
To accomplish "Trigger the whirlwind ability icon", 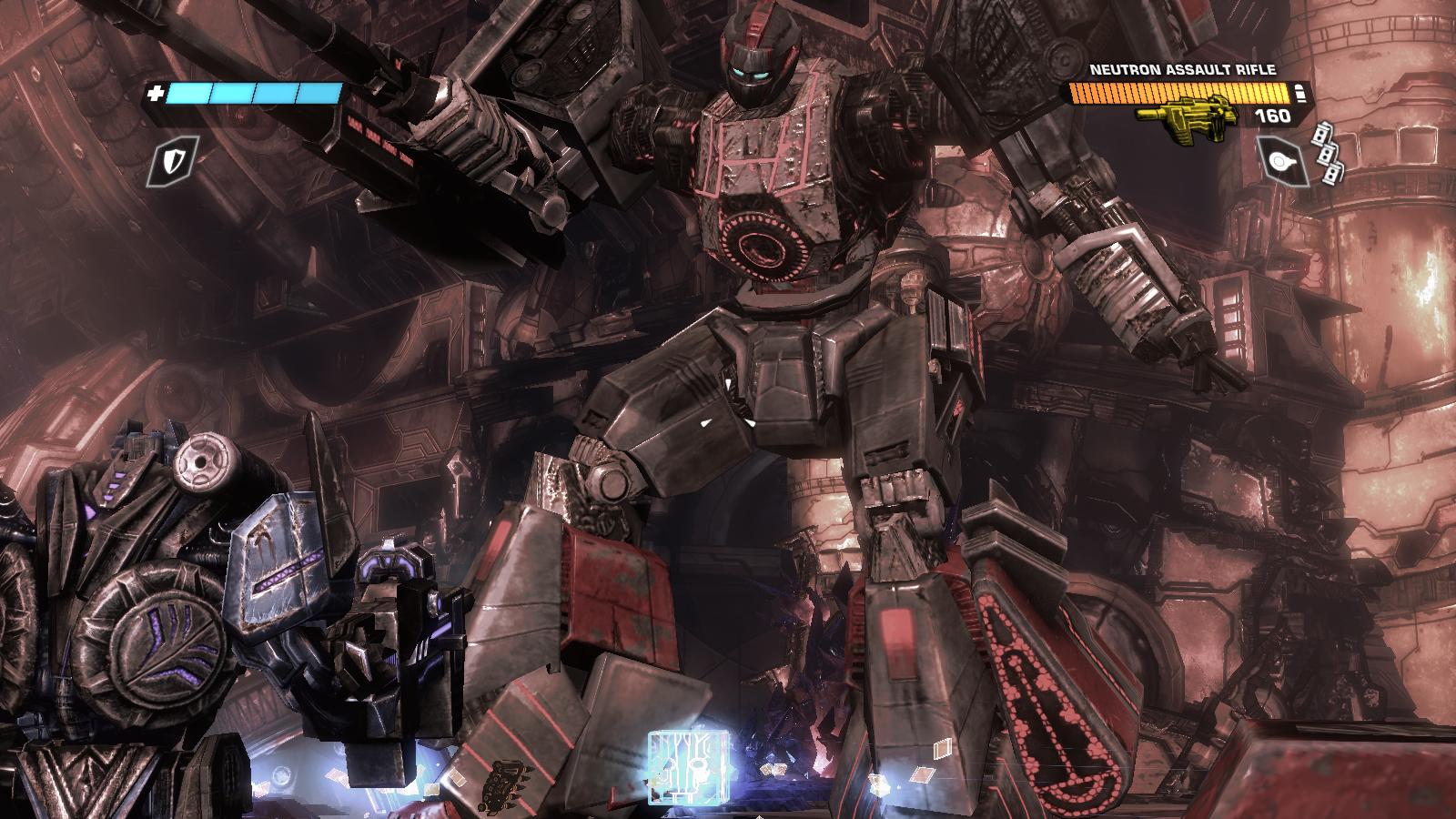I will tap(1284, 161).
